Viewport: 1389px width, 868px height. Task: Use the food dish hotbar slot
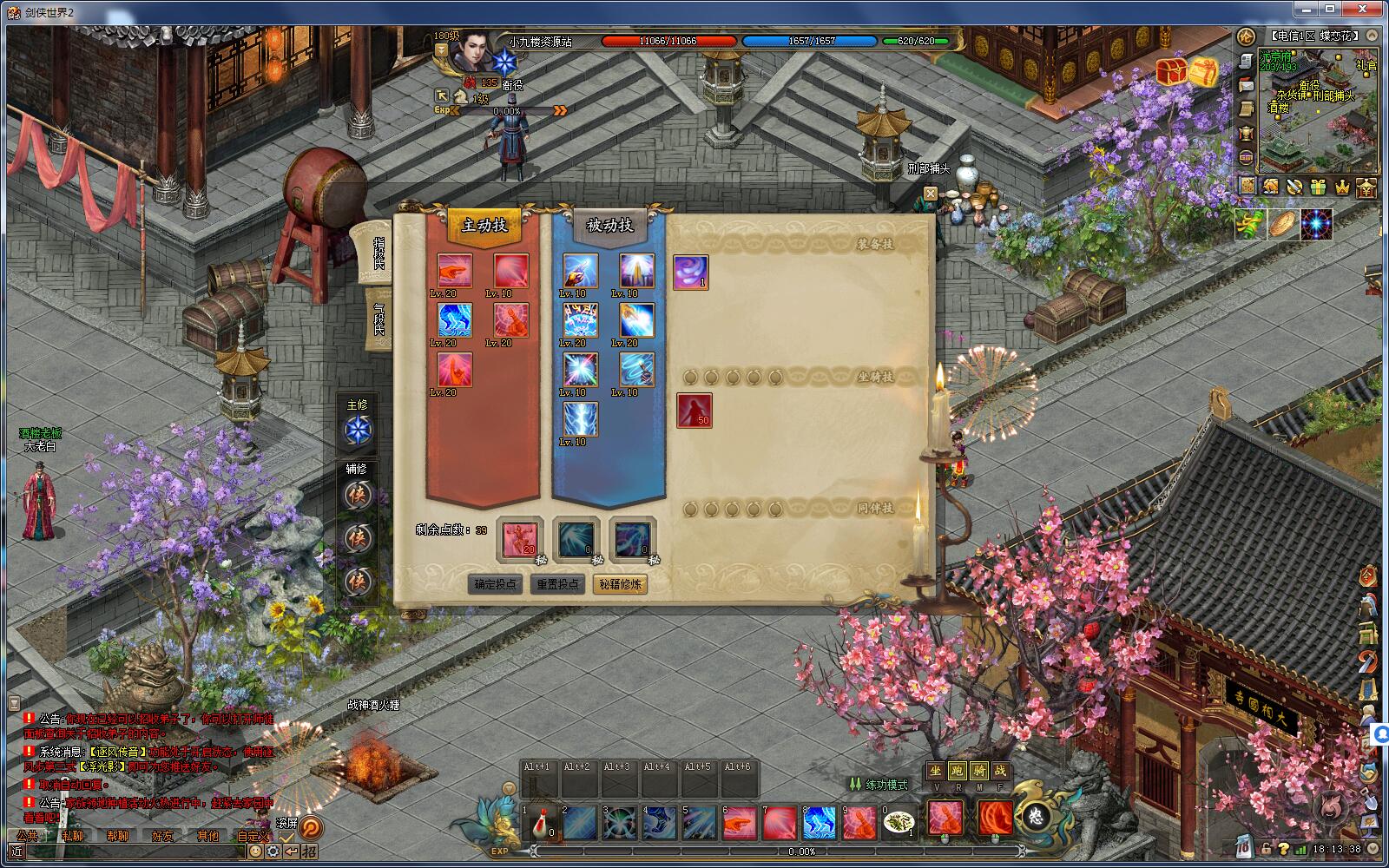point(898,823)
